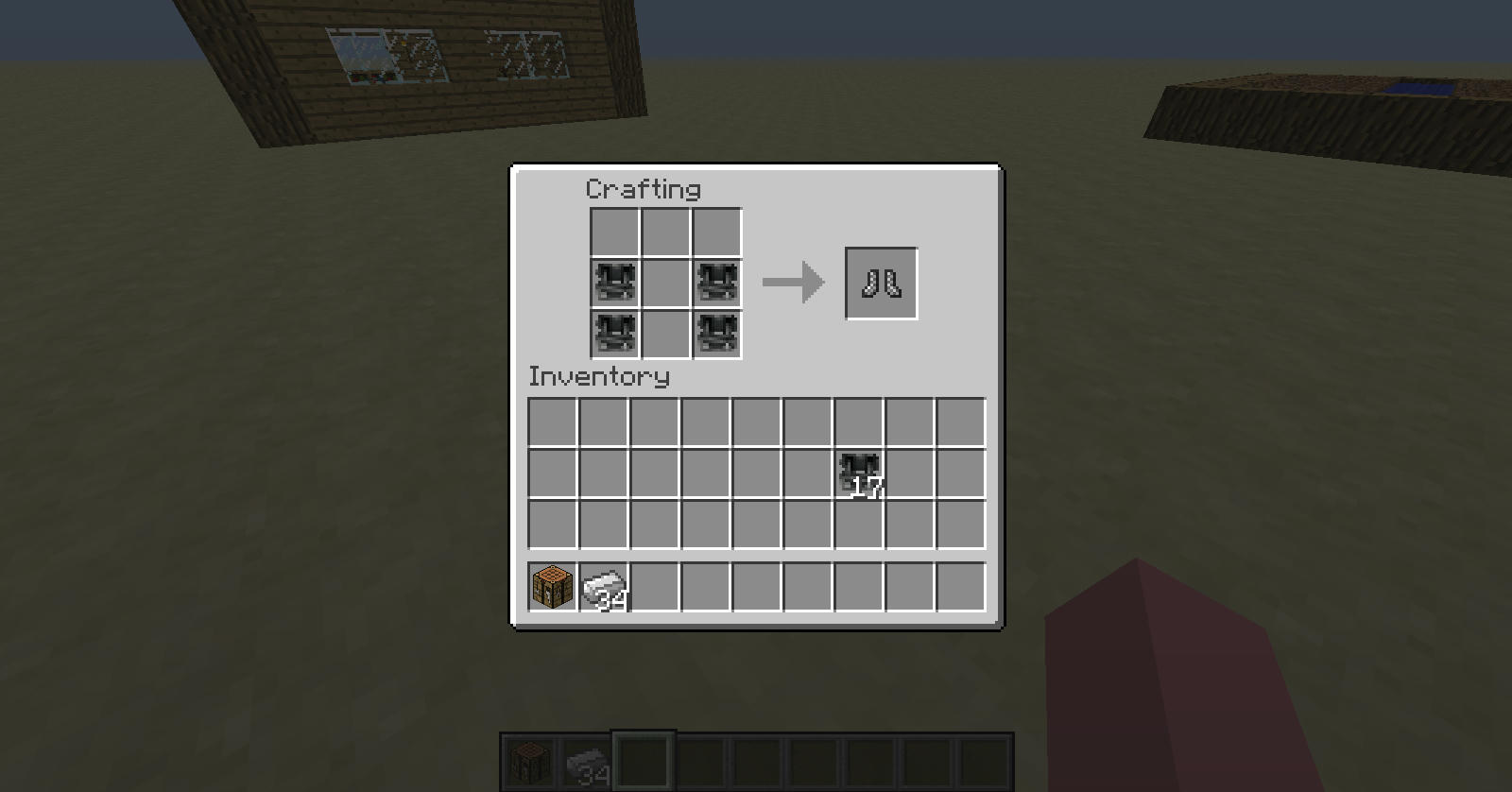Select the chestplate in the top-left crafting grid position

tap(614, 283)
